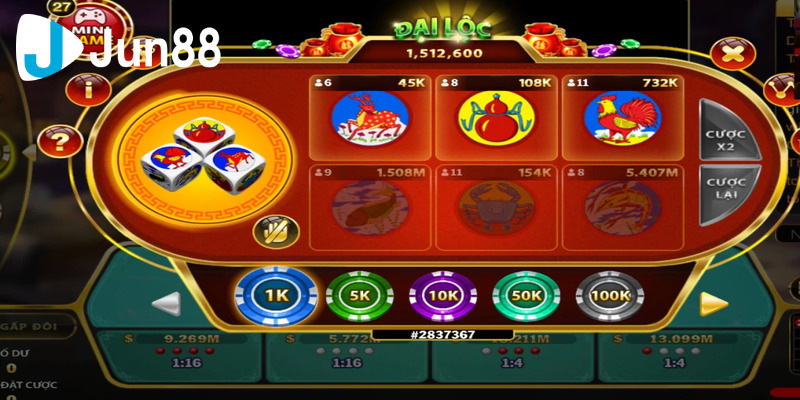Bet on the shrimp tile
The width and height of the screenshot is (800, 400).
click(x=622, y=207)
